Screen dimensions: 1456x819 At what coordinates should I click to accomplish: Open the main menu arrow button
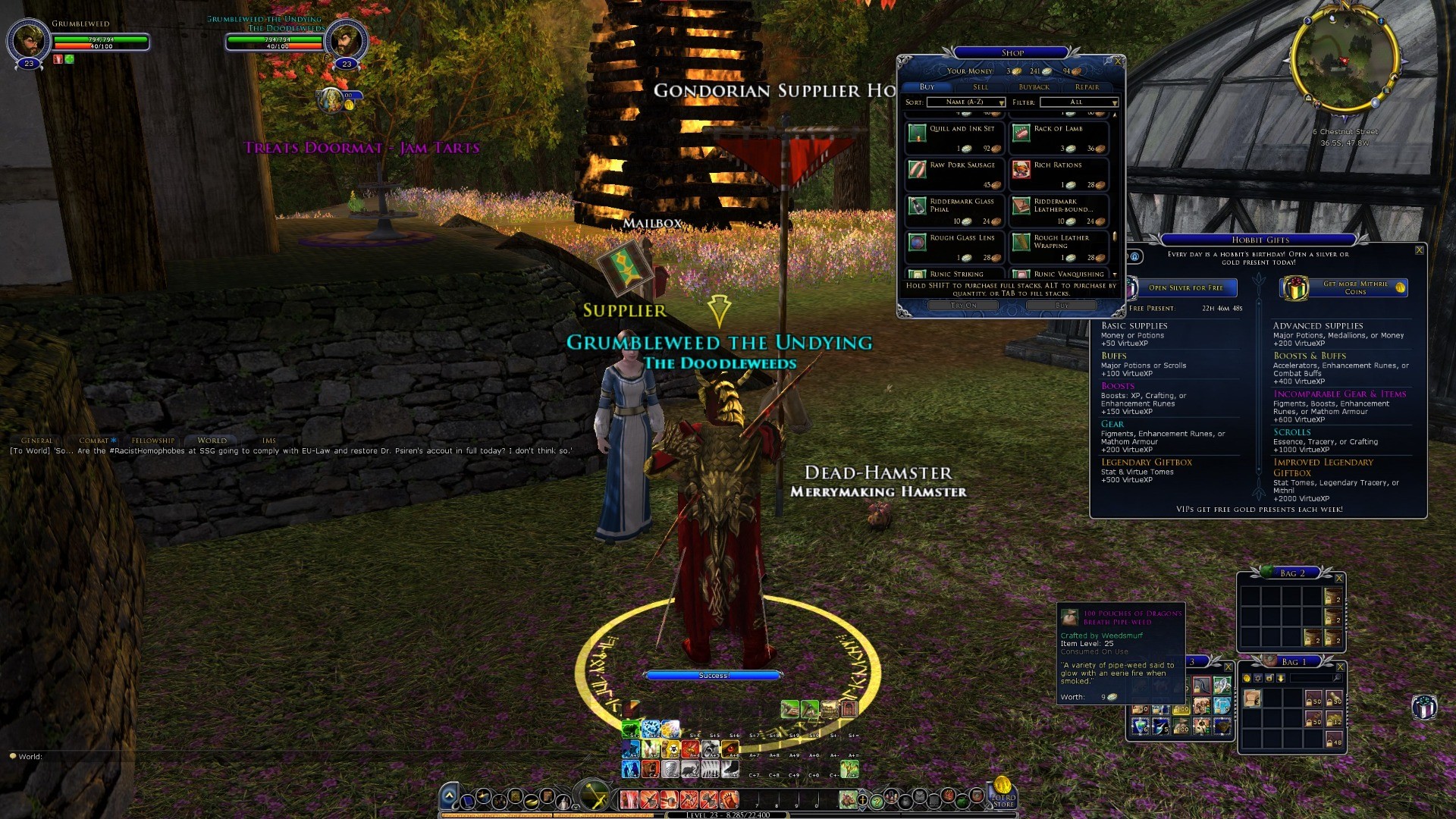tap(449, 796)
